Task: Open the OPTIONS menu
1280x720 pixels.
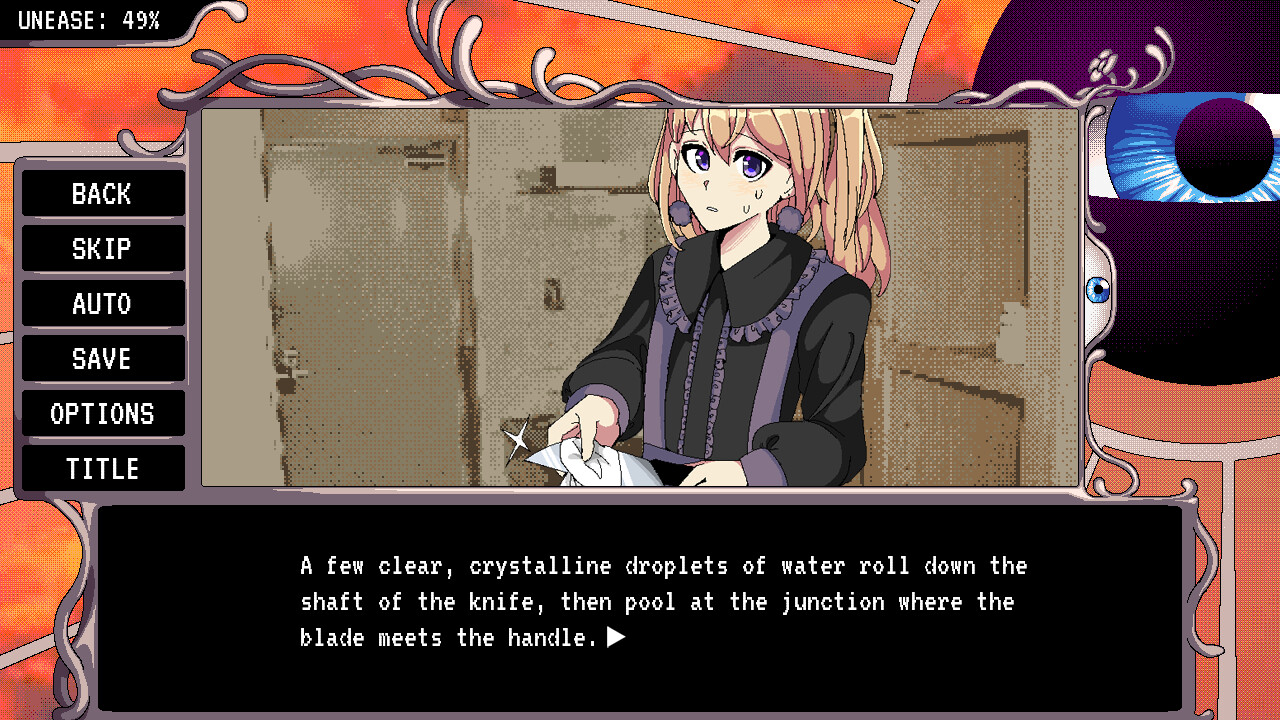Action: coord(103,413)
